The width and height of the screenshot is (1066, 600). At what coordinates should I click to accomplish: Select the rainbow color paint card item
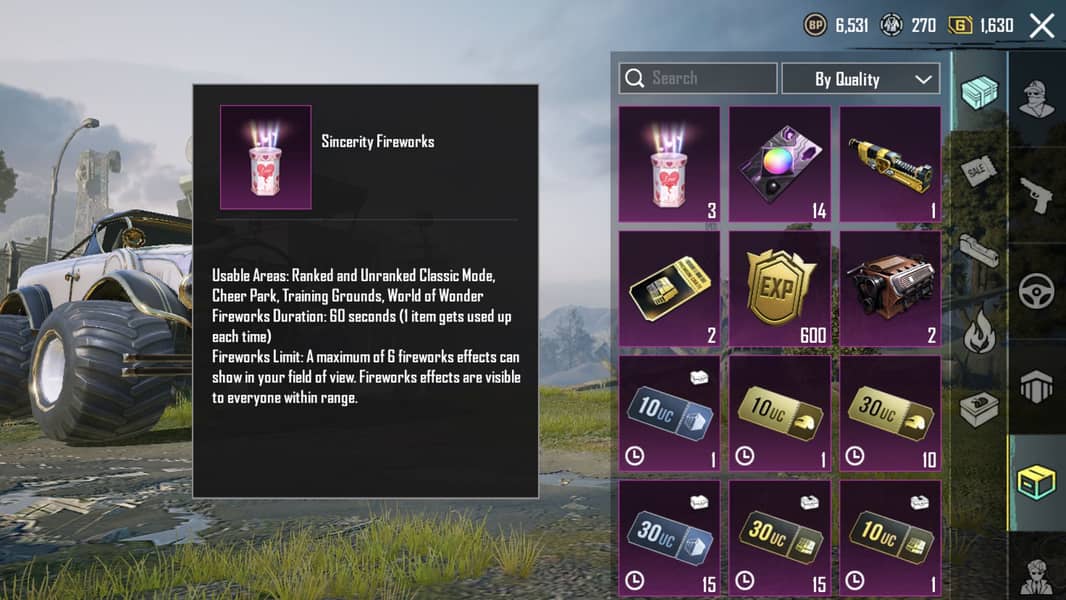point(779,164)
